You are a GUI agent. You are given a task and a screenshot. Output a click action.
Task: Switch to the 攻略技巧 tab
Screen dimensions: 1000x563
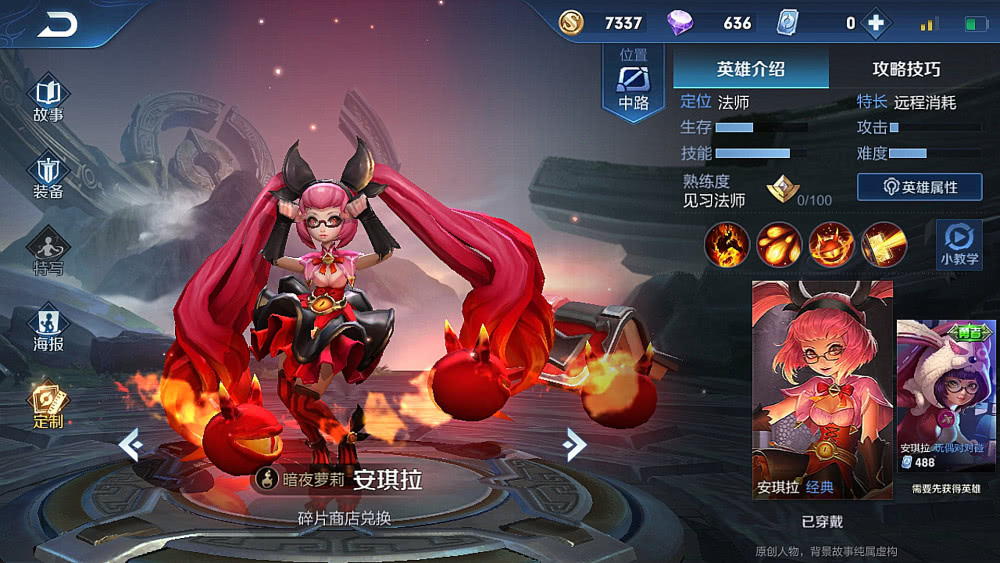pos(906,69)
